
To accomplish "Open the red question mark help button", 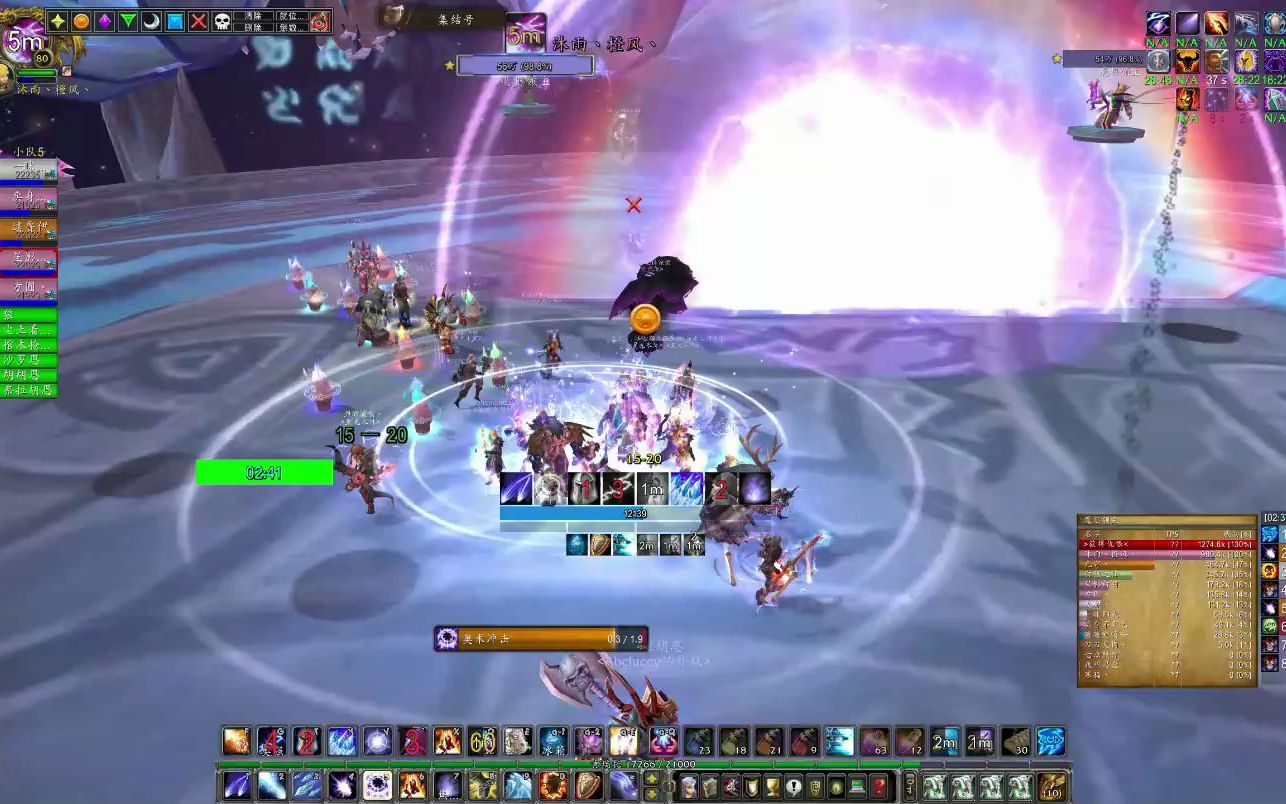I will pyautogui.click(x=878, y=786).
